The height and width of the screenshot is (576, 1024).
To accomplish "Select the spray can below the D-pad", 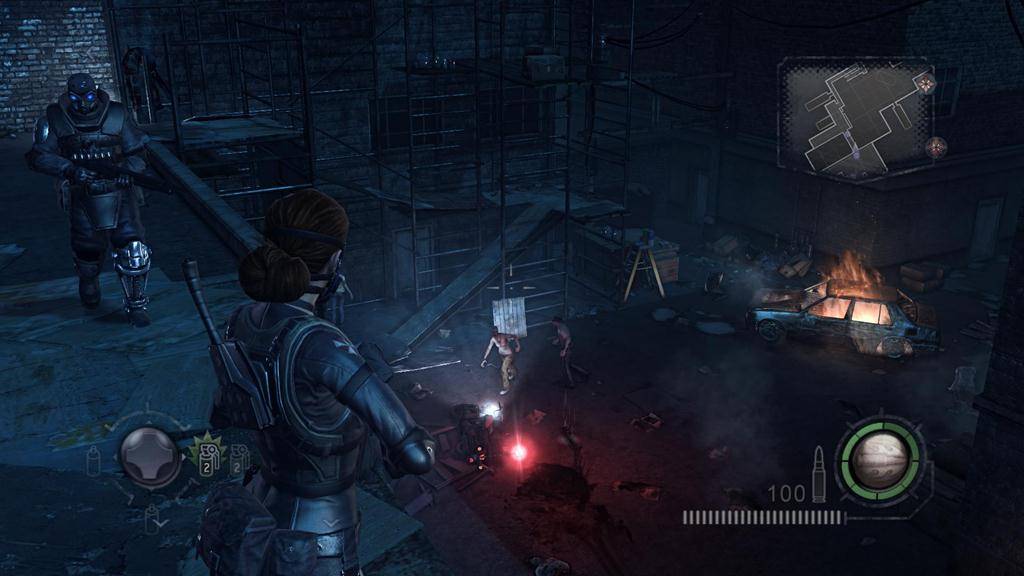I will click(153, 518).
